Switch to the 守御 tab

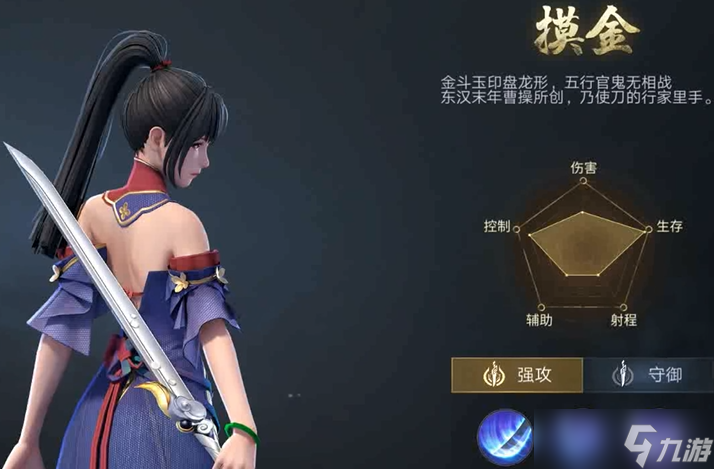coord(648,375)
